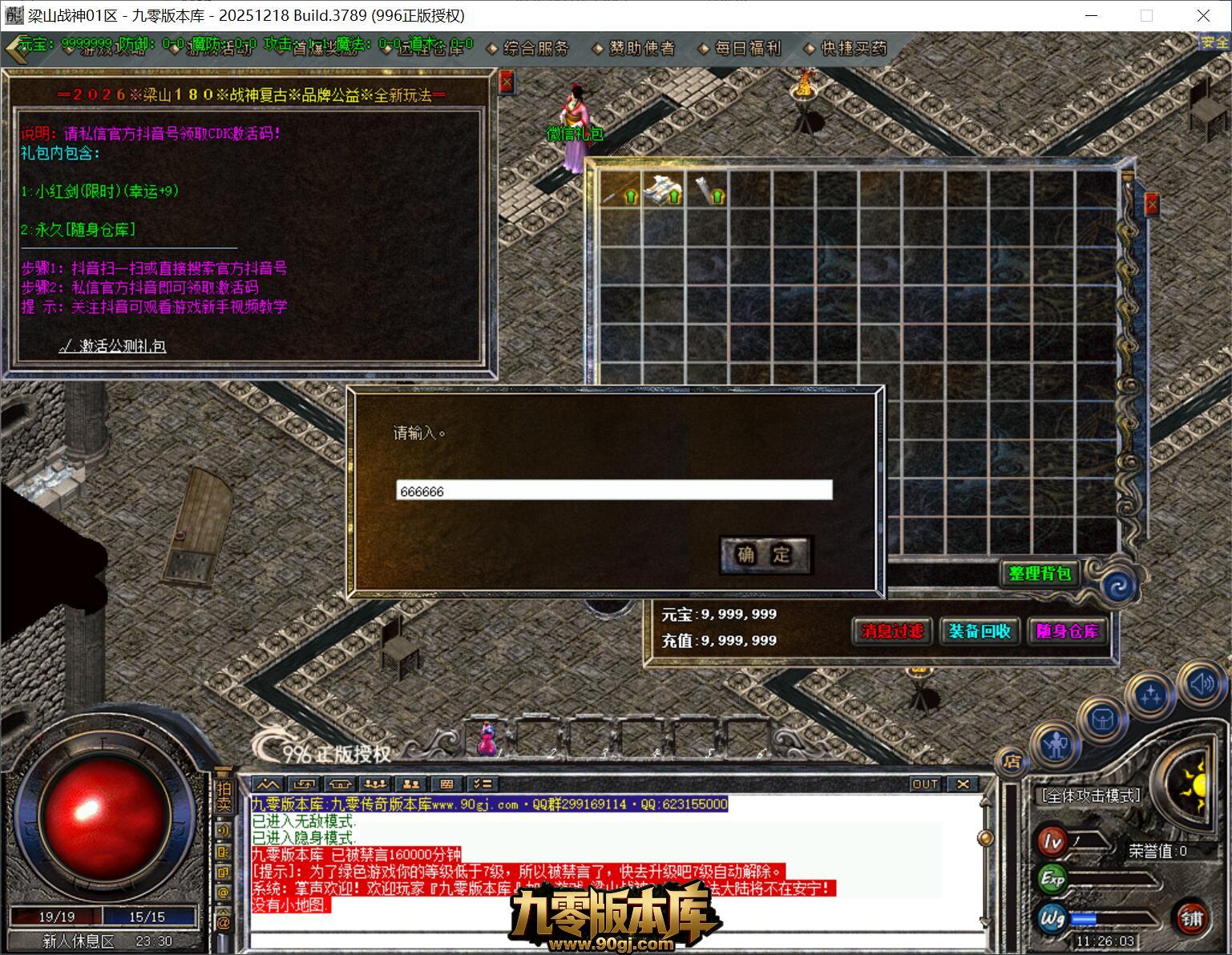Open the 每日福利 daily rewards menu
The width and height of the screenshot is (1232, 955).
[x=747, y=49]
